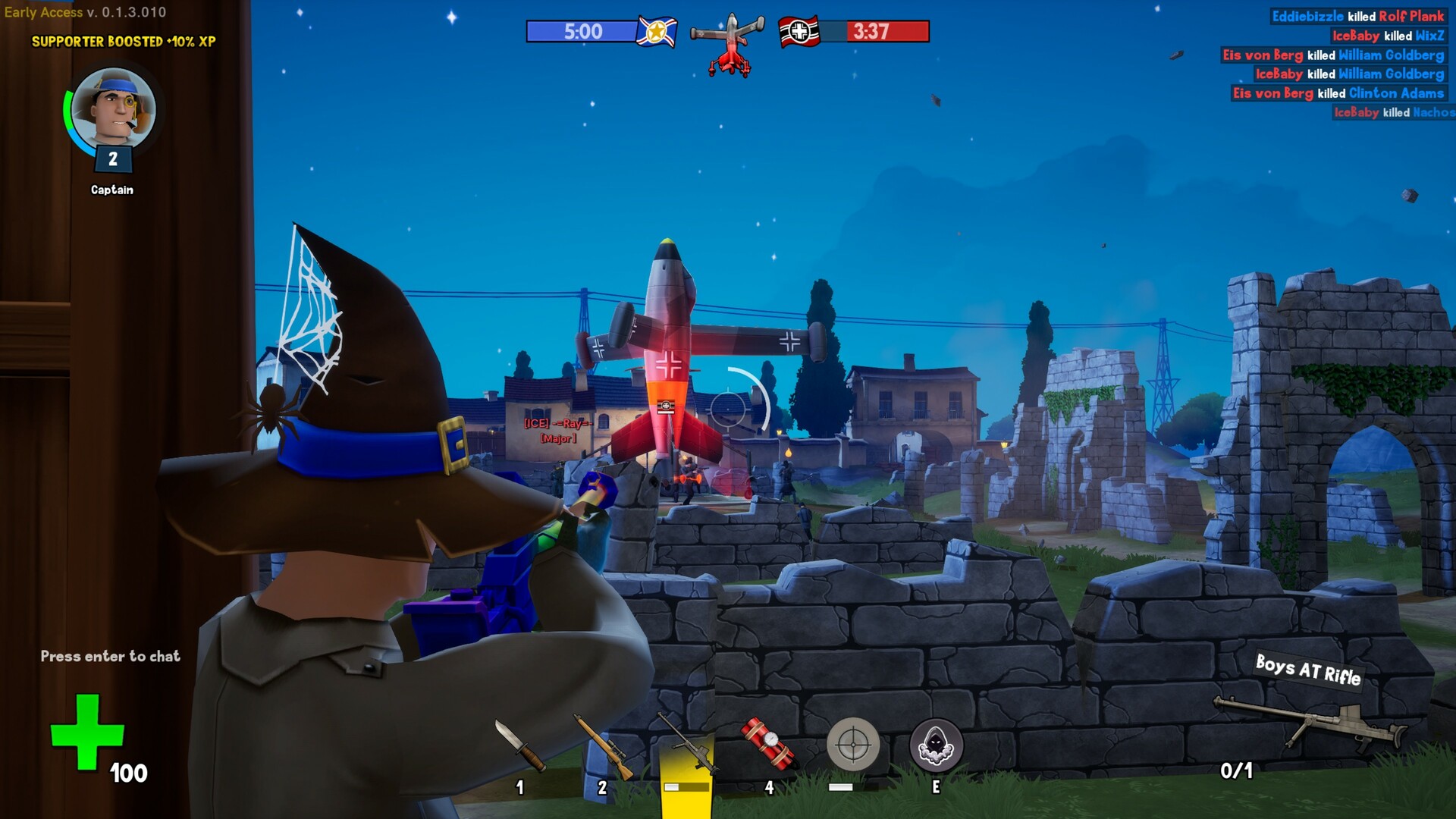This screenshot has width=1456, height=819.
Task: Pick the dynamite bundle slot
Action: click(769, 744)
